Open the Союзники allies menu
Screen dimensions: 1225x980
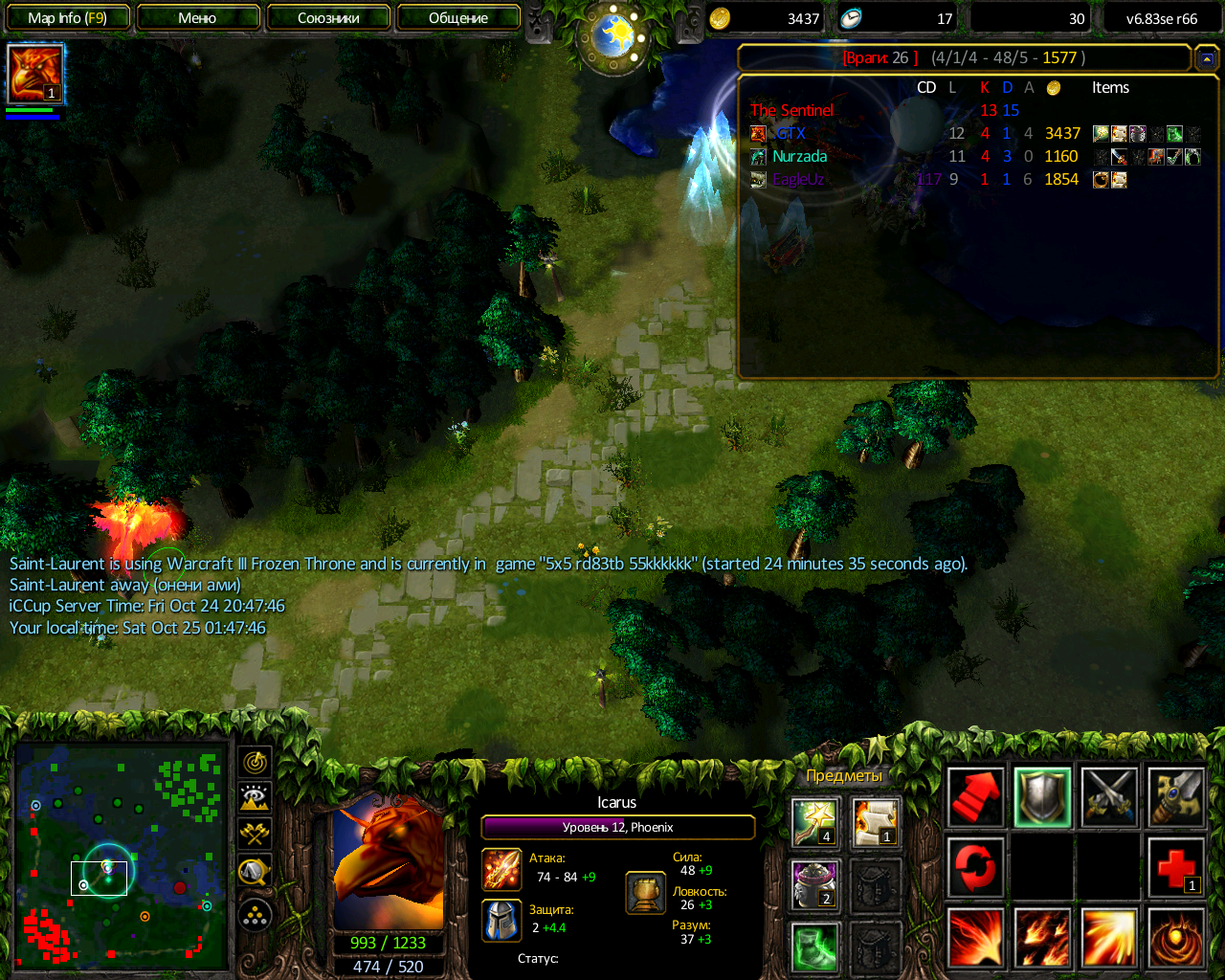(328, 17)
